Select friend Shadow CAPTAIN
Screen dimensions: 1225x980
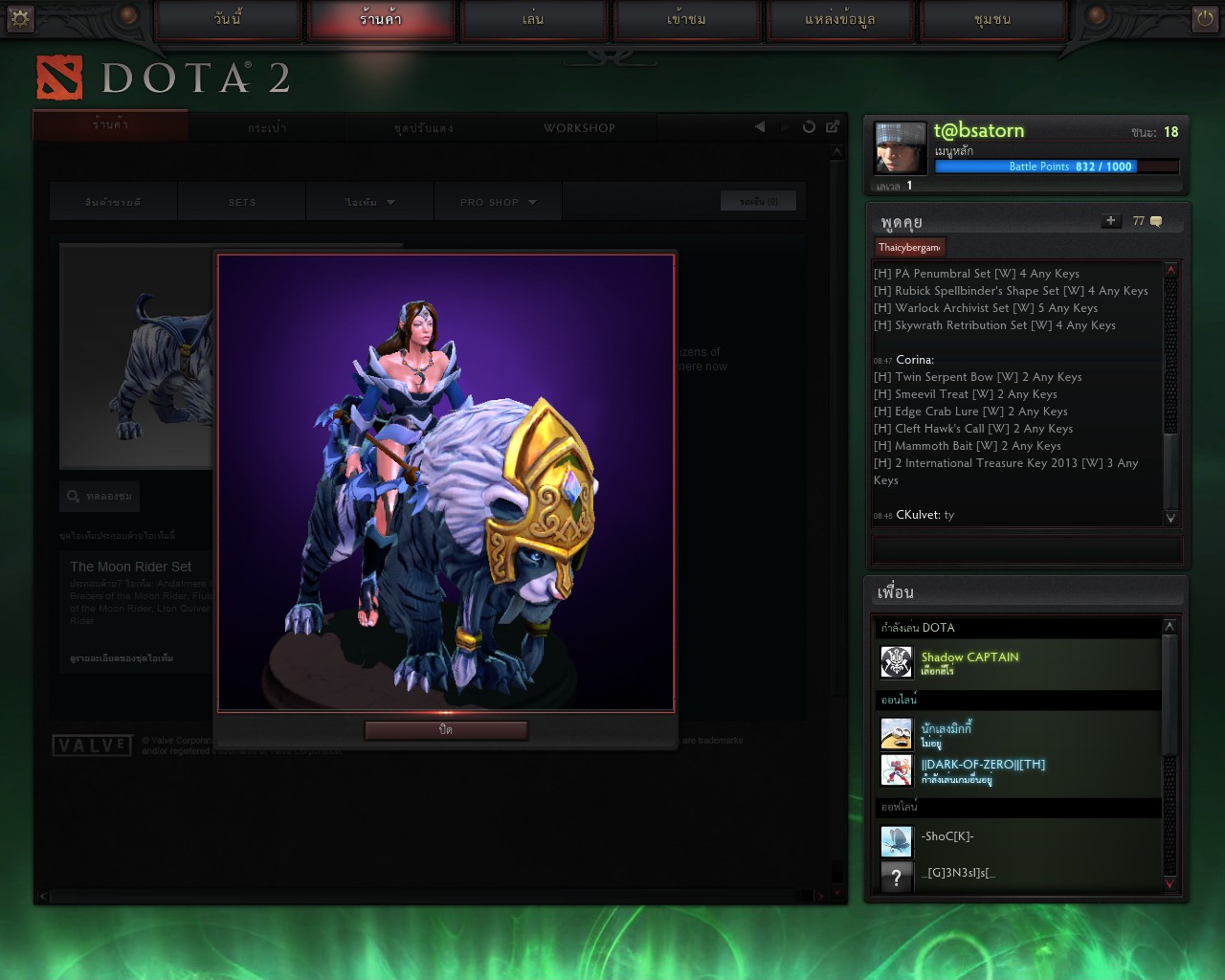coord(969,661)
